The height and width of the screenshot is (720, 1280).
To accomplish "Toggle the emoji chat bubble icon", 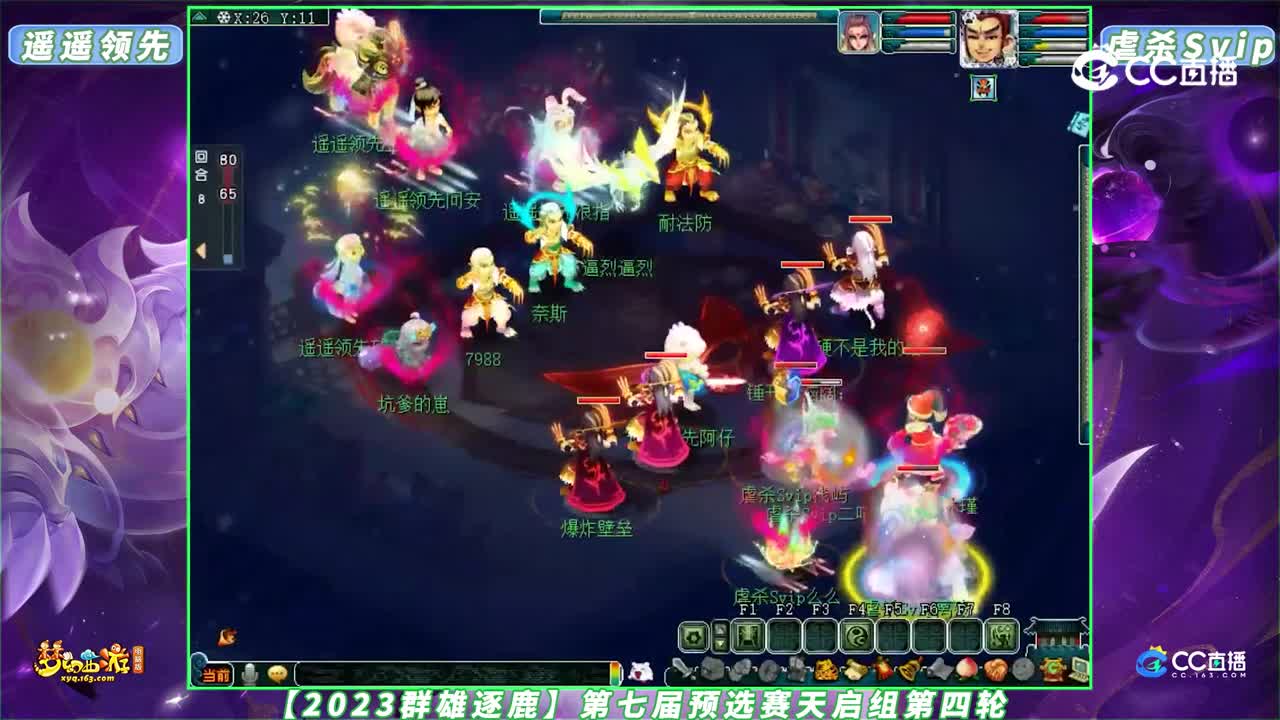I will [278, 674].
